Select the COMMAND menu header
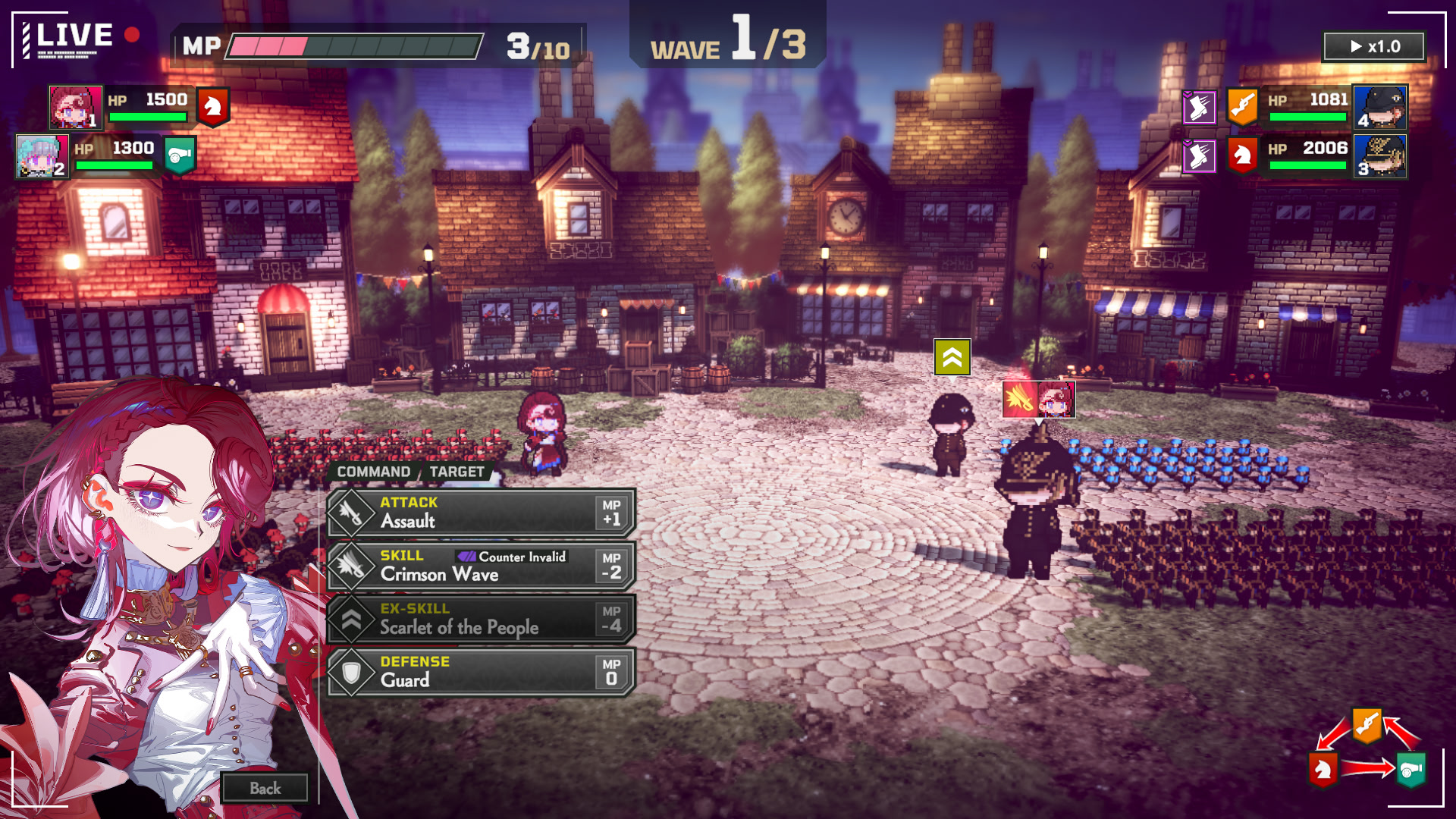Screen dimensions: 1456x819 [x=374, y=472]
